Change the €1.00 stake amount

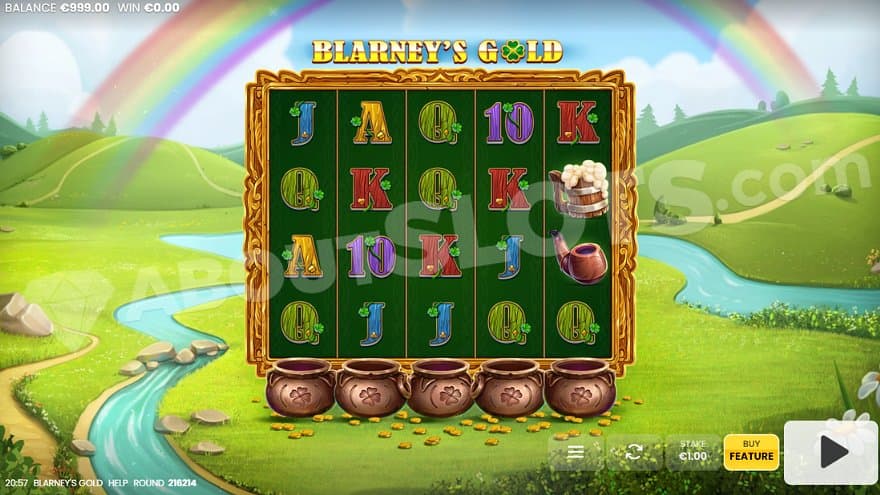[x=692, y=452]
